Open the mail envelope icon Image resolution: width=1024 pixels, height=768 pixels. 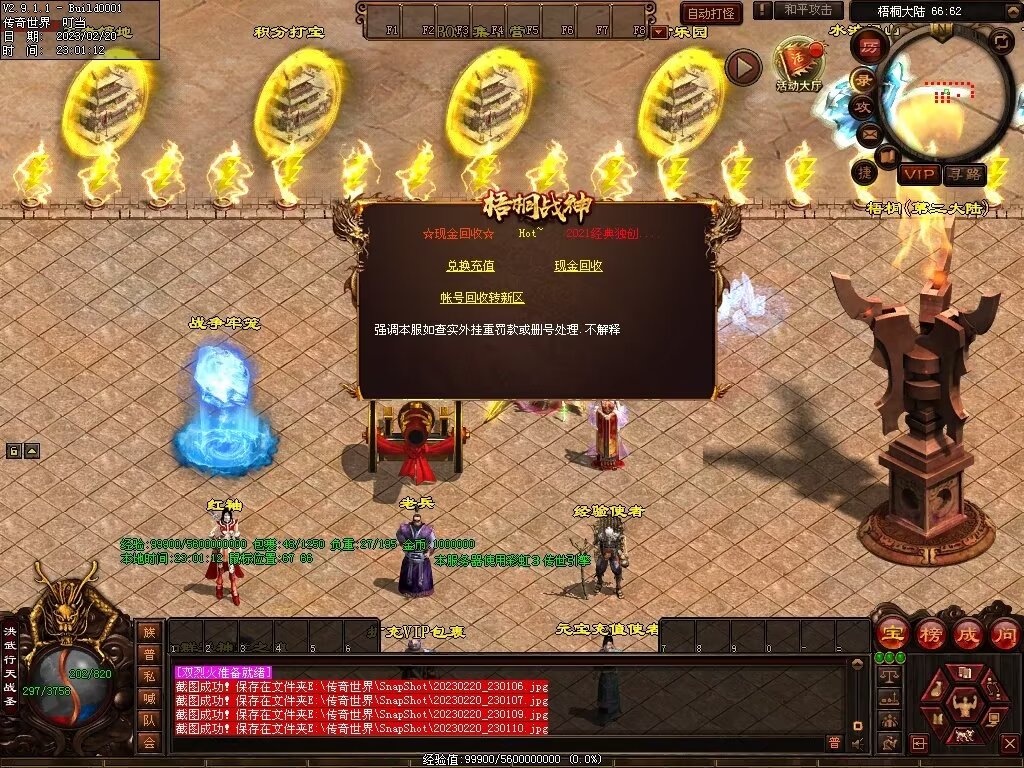click(x=868, y=132)
